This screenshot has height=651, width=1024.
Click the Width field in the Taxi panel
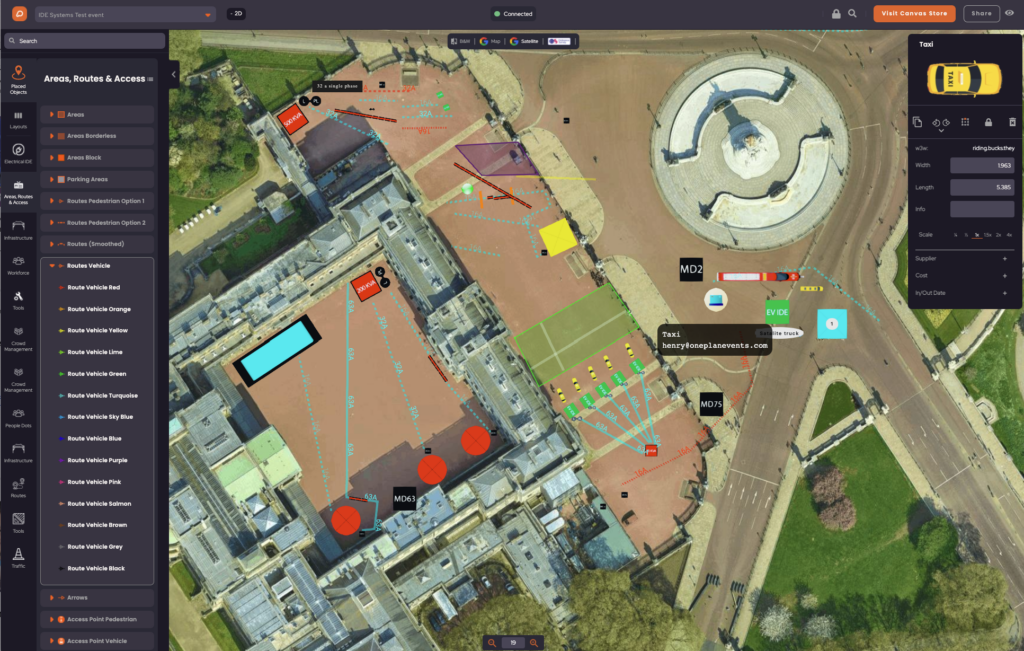click(982, 165)
